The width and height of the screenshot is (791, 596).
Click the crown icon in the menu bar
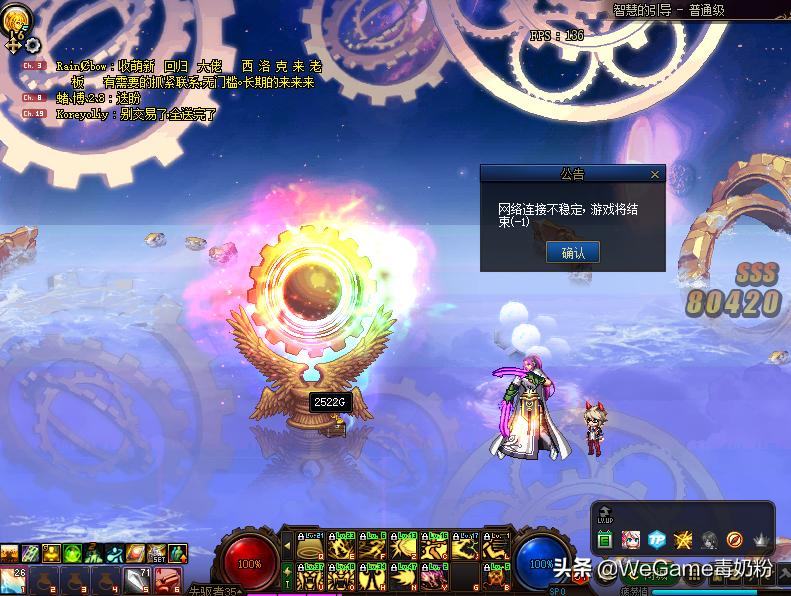pos(761,540)
